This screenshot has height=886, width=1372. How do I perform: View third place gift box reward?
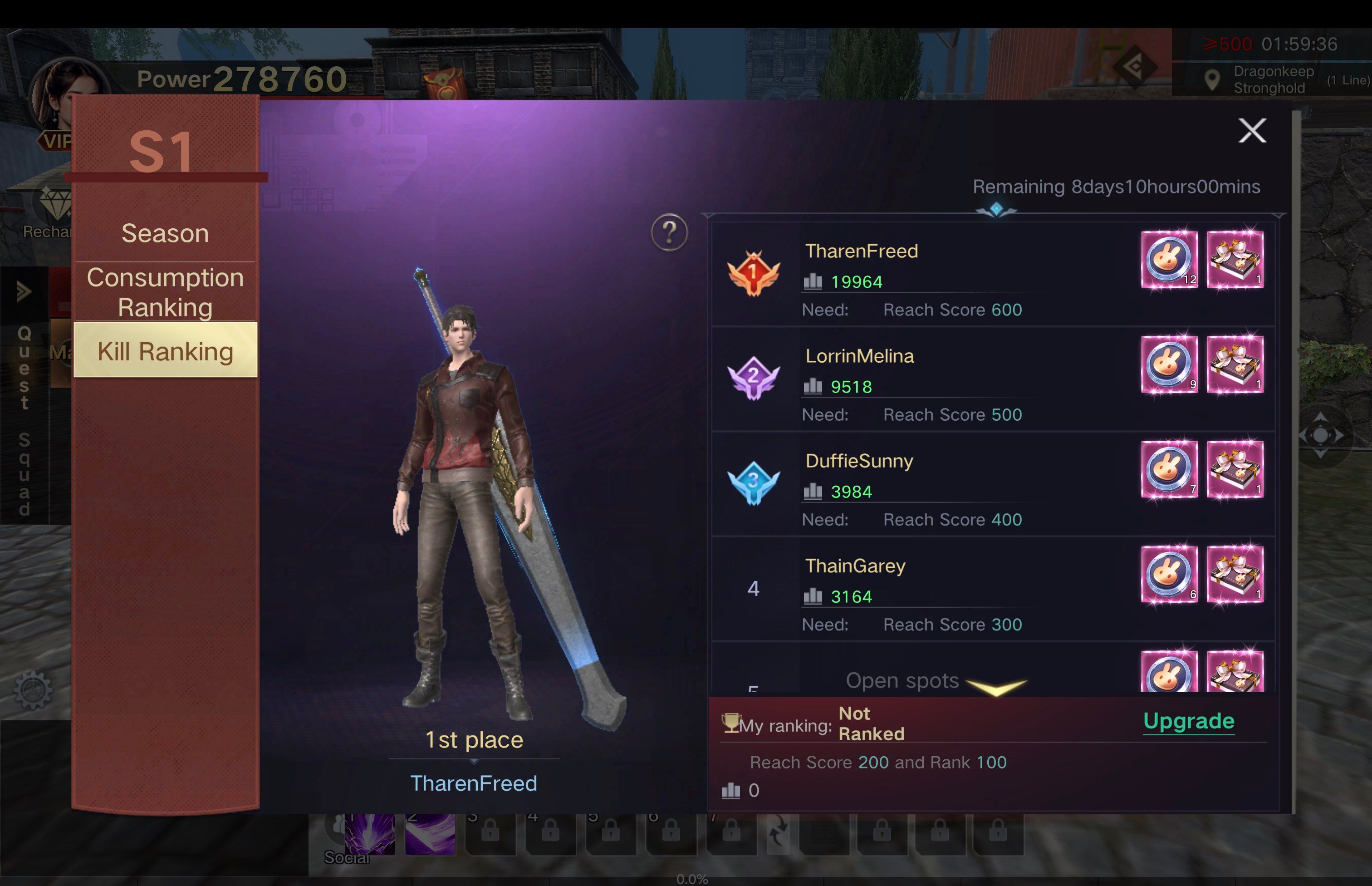(1235, 469)
